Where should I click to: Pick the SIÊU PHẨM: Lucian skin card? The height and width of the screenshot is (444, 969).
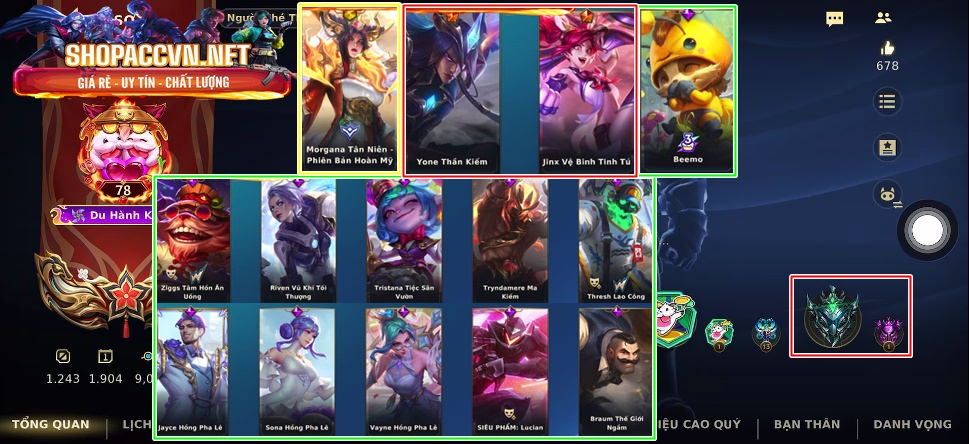click(510, 369)
